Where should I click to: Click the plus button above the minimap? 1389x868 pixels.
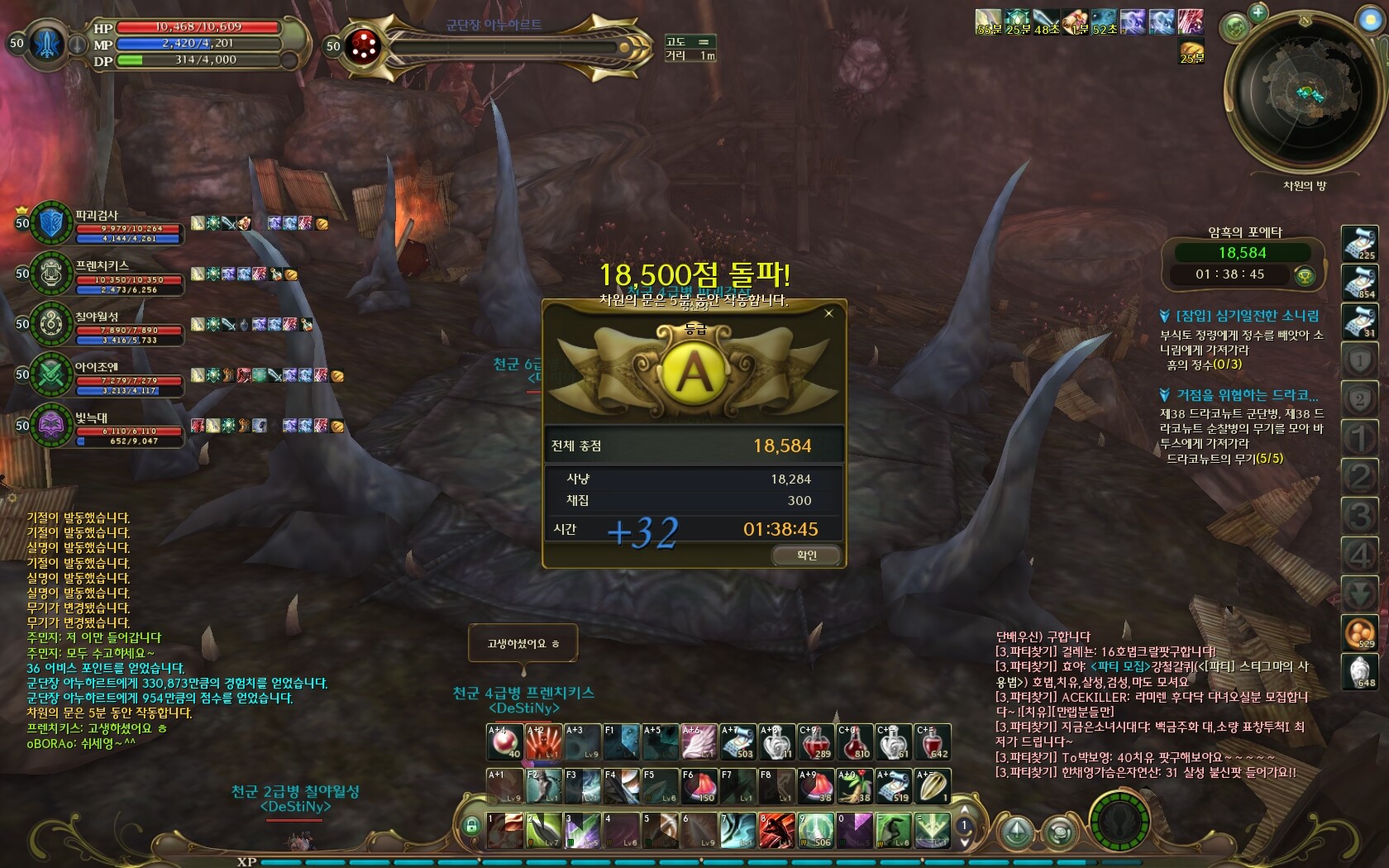click(x=1258, y=12)
